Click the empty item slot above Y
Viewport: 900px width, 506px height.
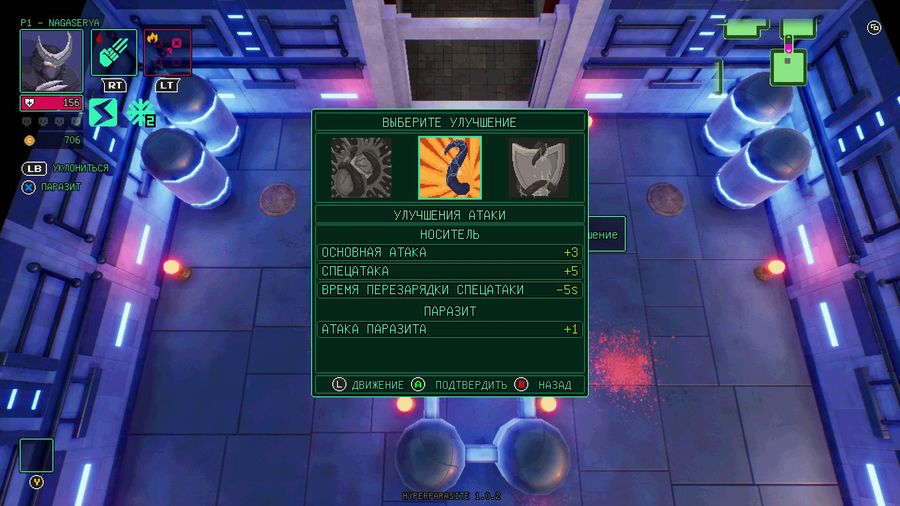(x=37, y=455)
